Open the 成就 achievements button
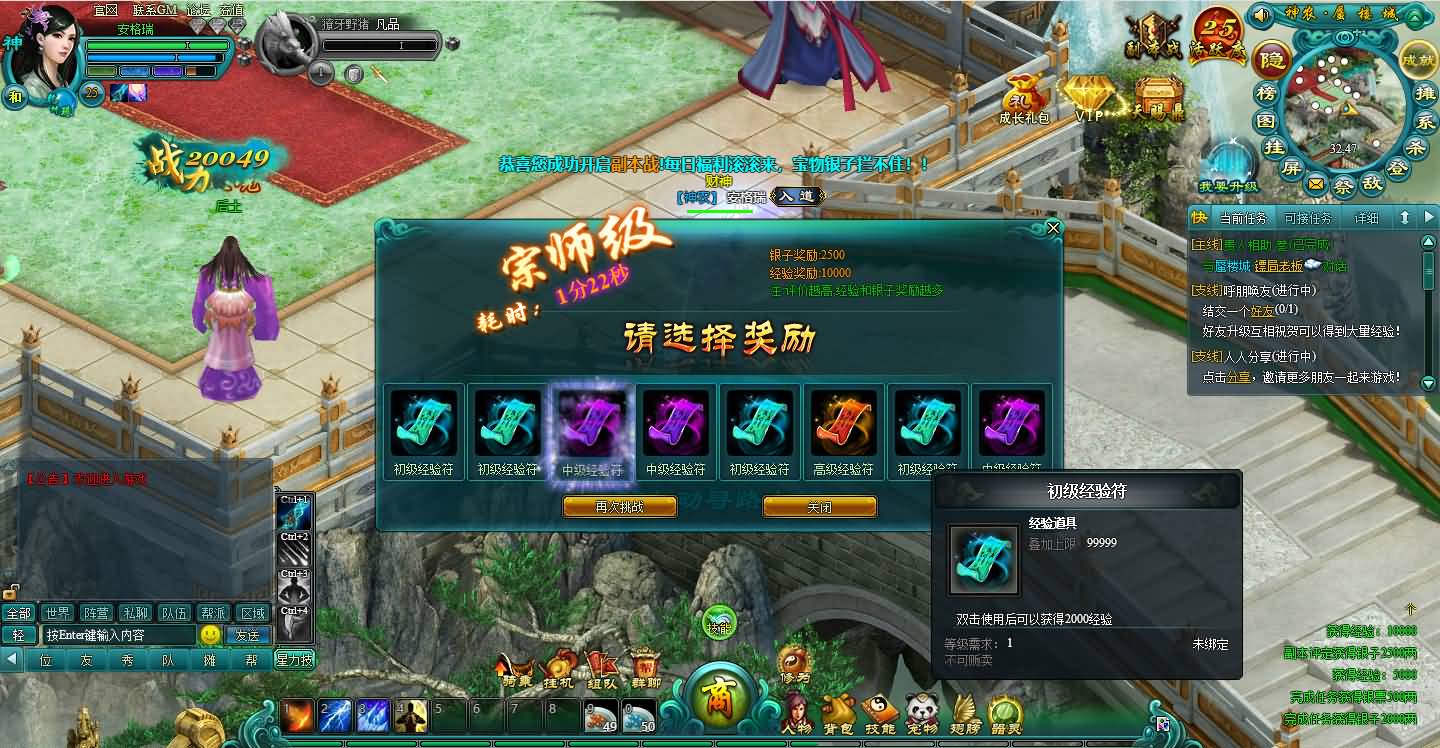 click(x=1418, y=60)
